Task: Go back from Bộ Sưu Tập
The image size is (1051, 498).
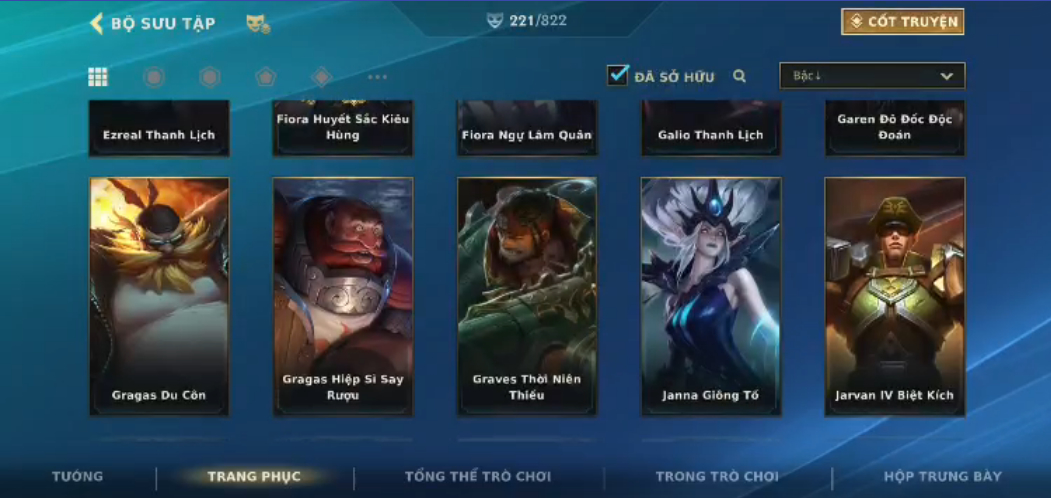Action: click(x=98, y=23)
